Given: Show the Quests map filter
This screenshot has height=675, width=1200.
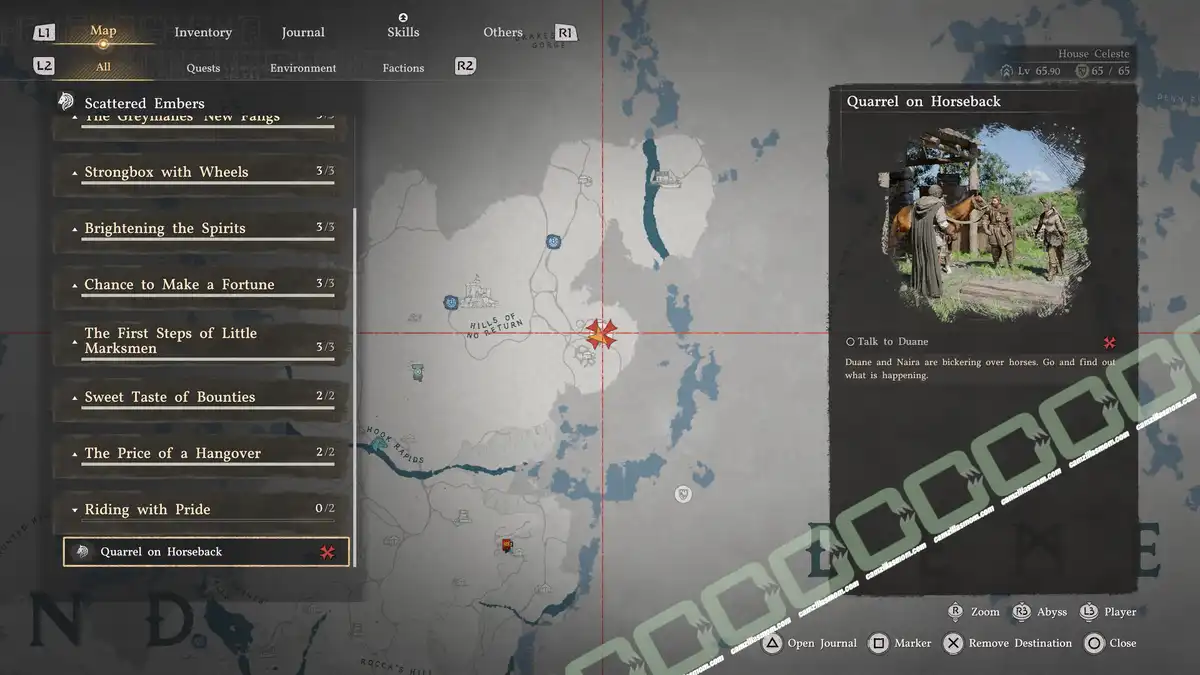Looking at the screenshot, I should [x=203, y=68].
